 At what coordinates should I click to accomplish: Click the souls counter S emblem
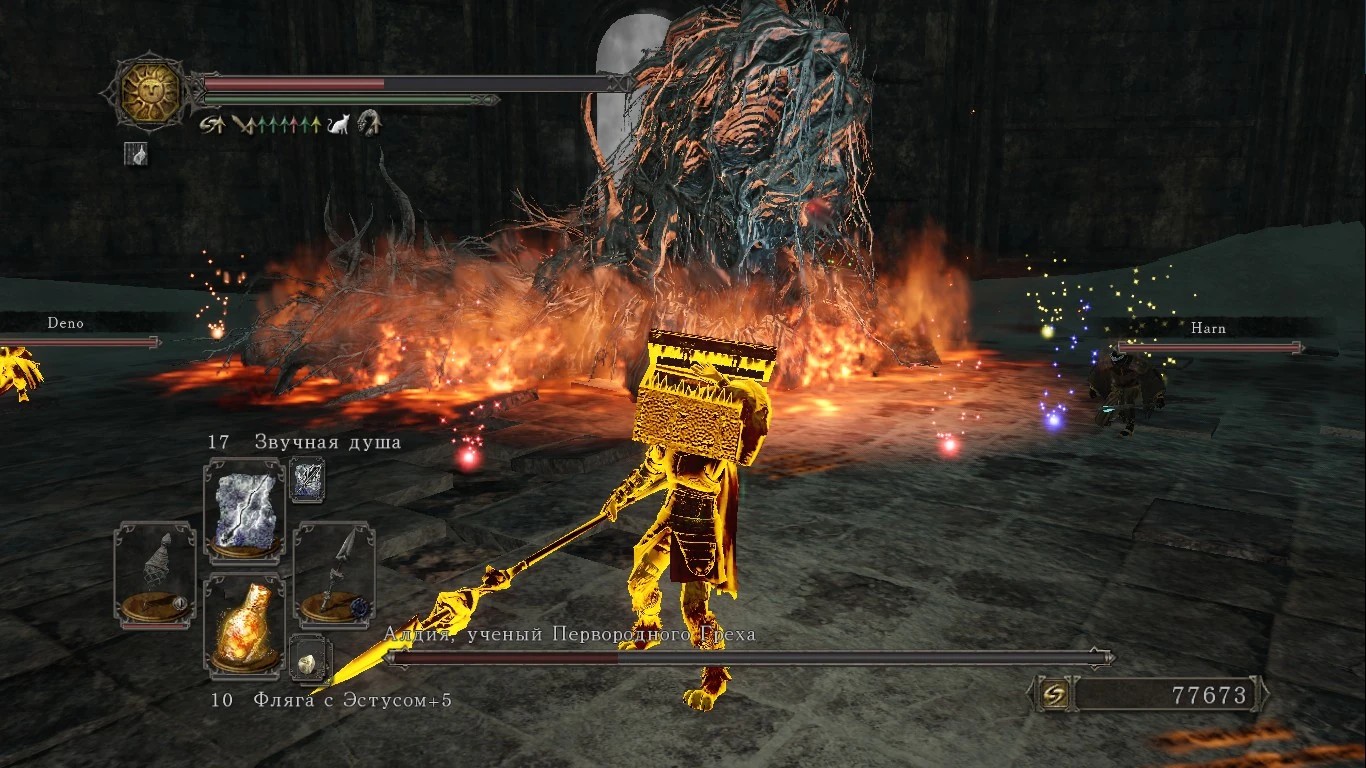point(1054,693)
